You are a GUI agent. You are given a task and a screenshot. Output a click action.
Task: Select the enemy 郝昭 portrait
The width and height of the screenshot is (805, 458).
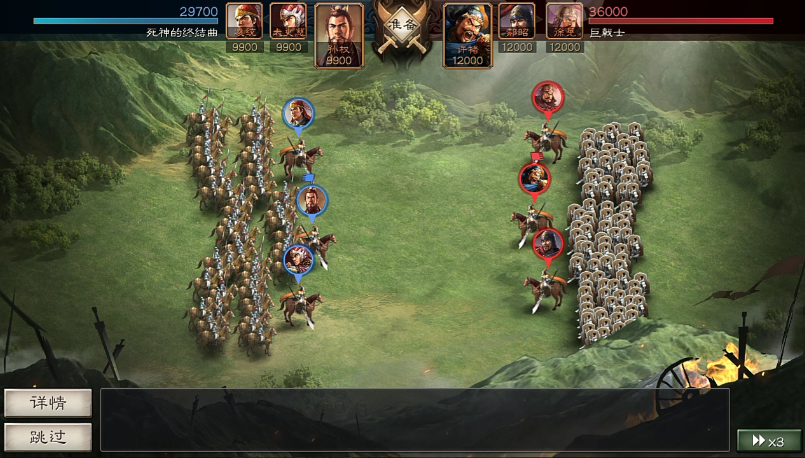pyautogui.click(x=517, y=27)
